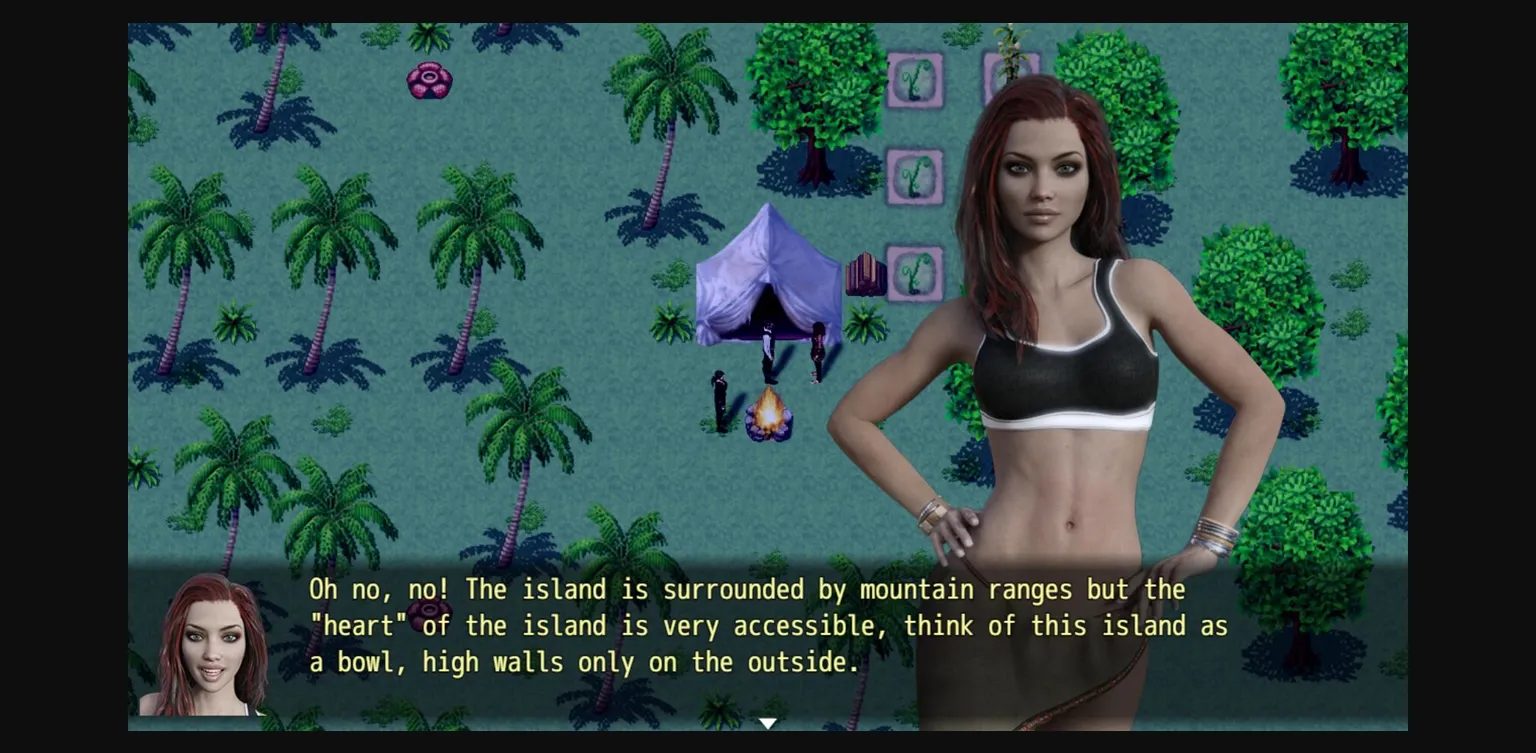Click the rafflesia flower sprite
This screenshot has height=753, width=1536.
[x=430, y=82]
